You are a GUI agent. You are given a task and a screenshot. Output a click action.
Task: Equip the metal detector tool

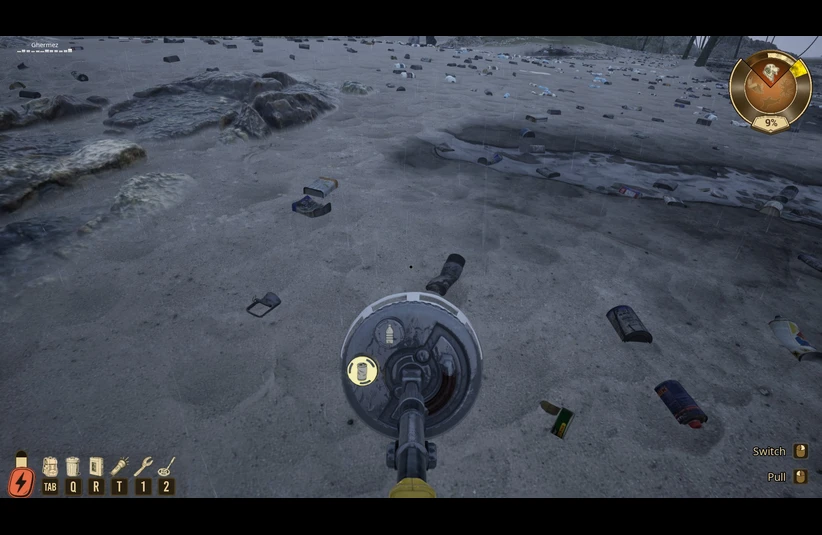pos(167,467)
